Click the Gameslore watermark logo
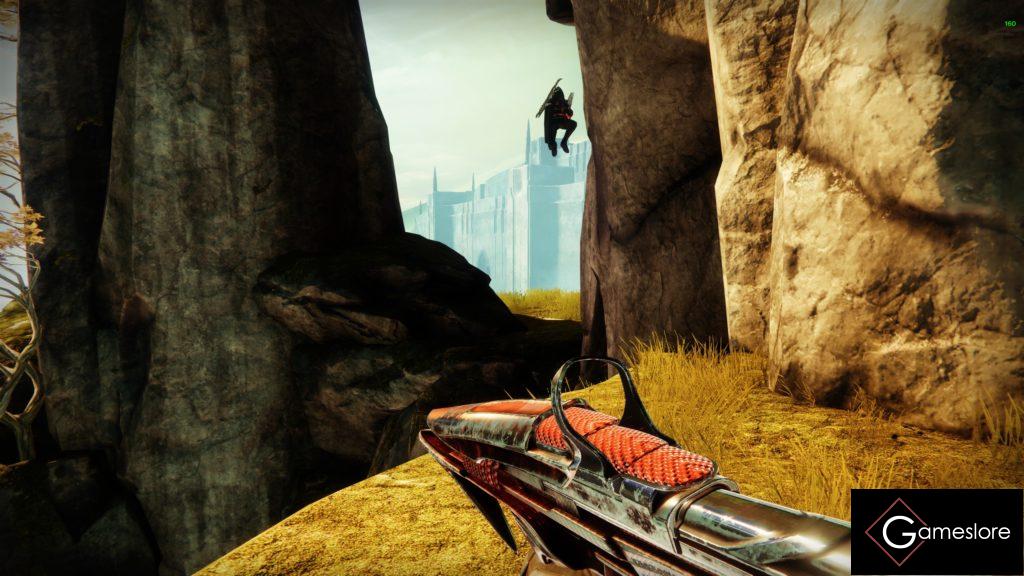The width and height of the screenshot is (1024, 576). 936,532
